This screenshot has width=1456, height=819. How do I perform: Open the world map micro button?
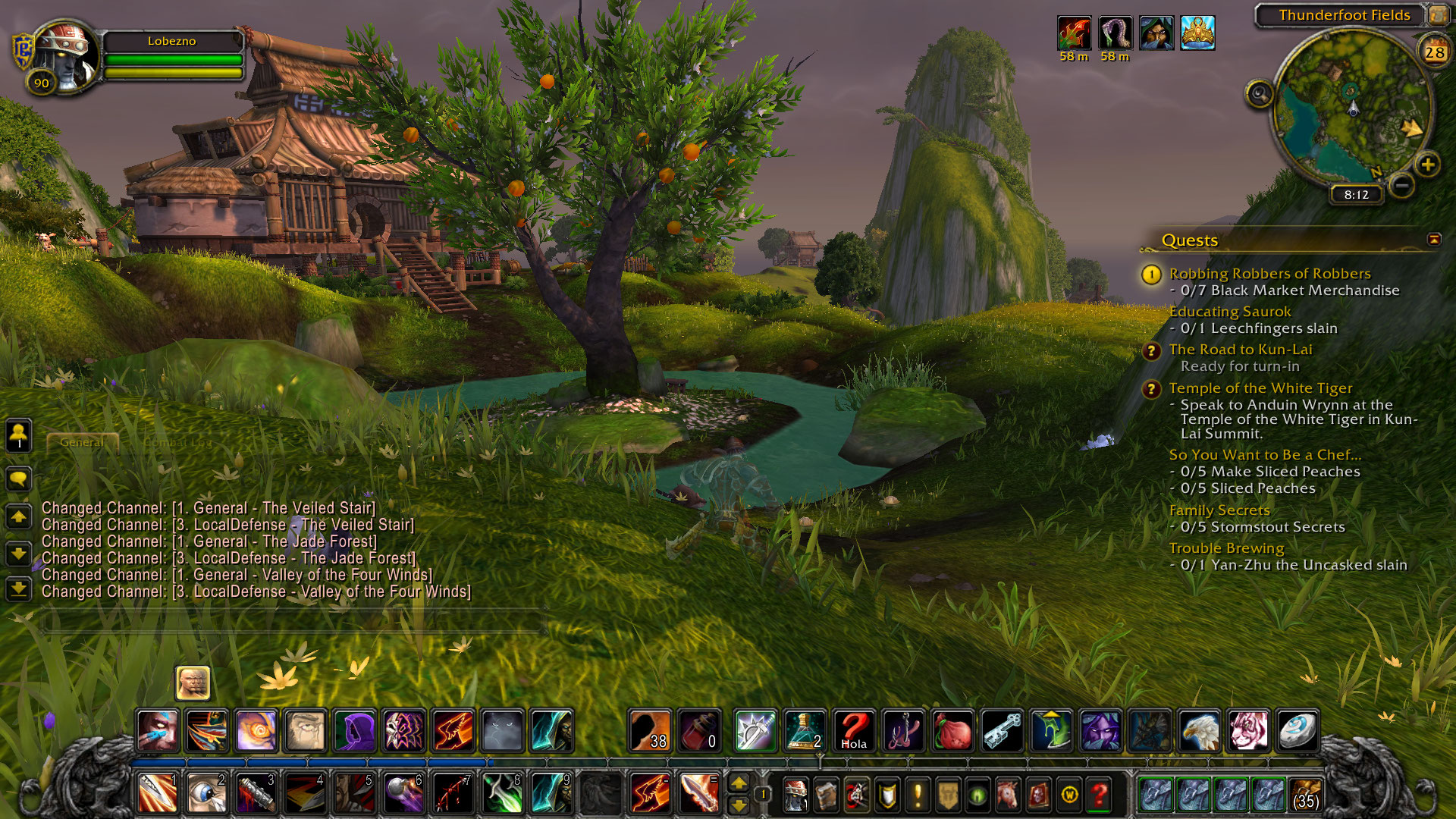(x=1069, y=795)
